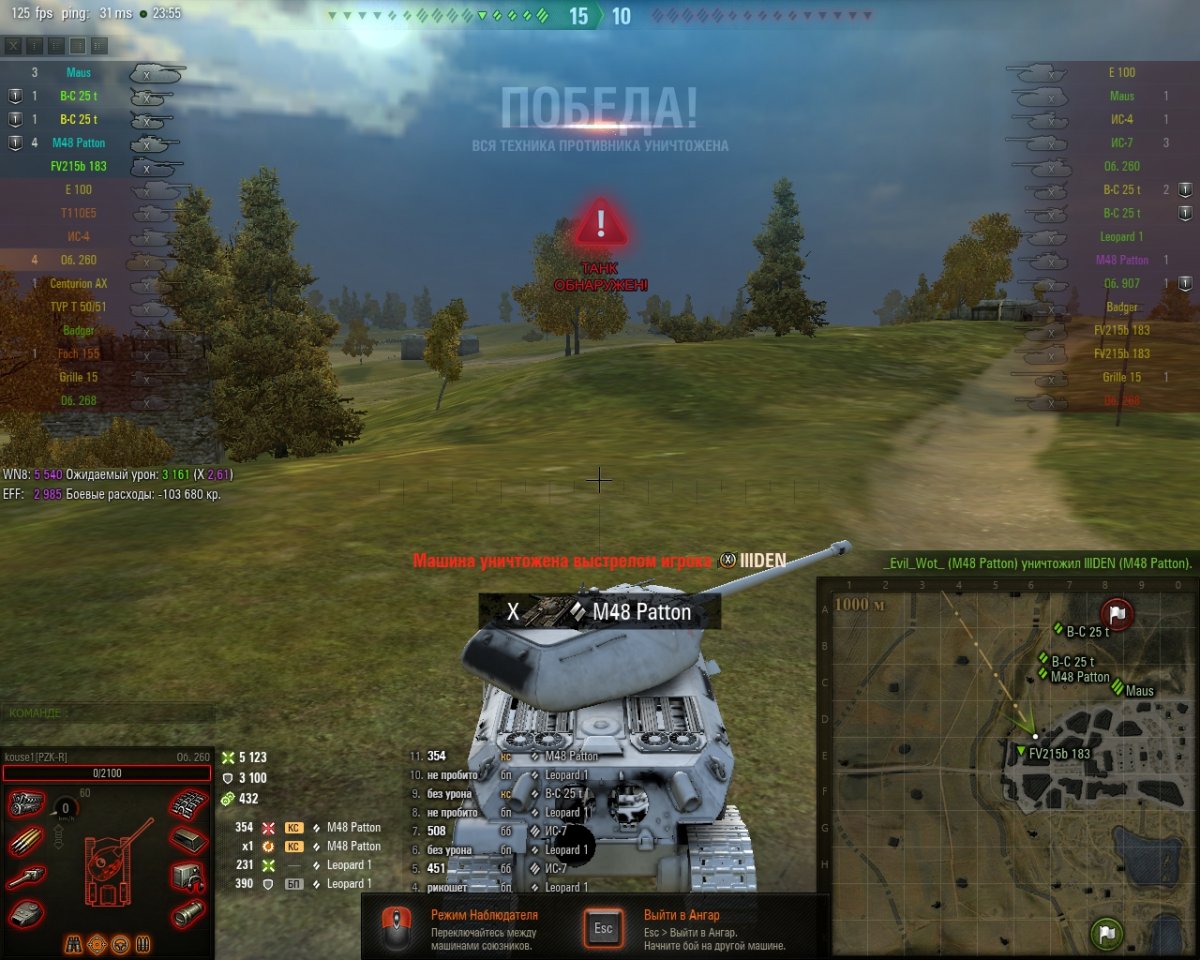The image size is (1200, 960).
Task: Click the green allied base flag on minimap
Action: tap(1106, 935)
